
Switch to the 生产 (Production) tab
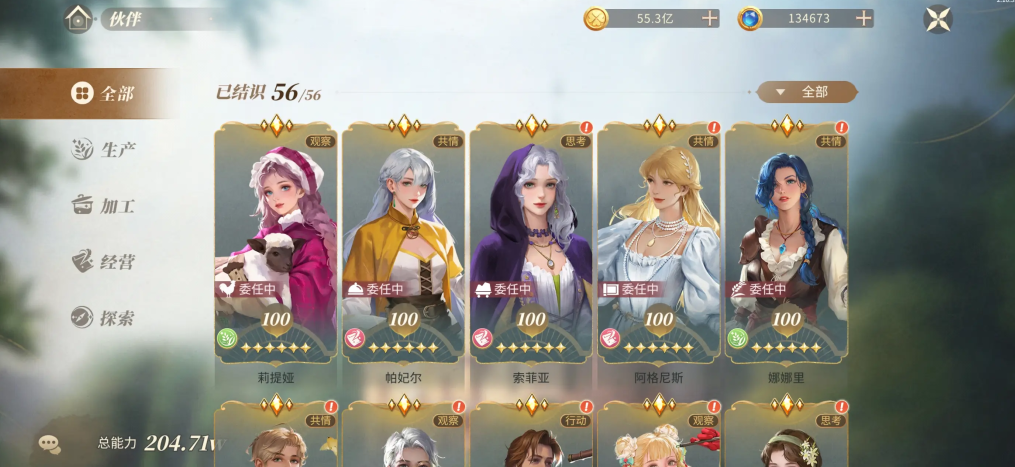pos(104,150)
